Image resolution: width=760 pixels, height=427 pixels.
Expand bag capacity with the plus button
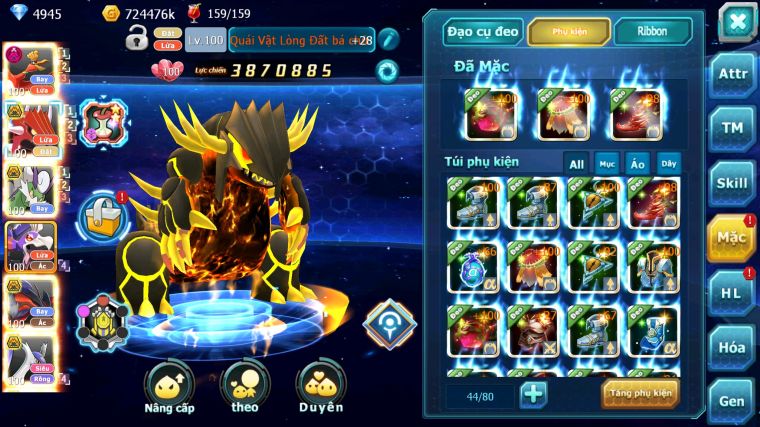point(534,394)
